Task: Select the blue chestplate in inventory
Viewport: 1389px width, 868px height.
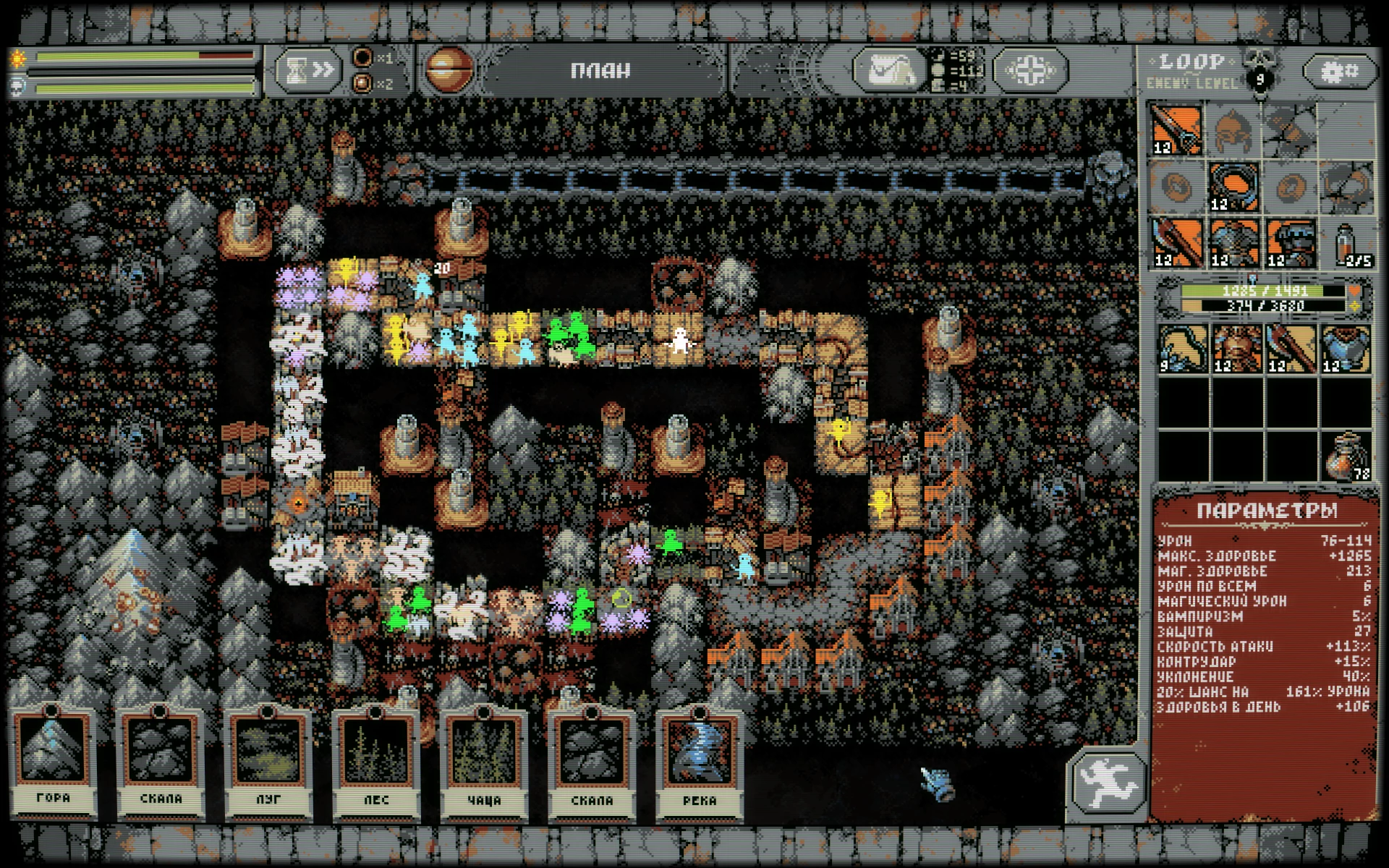Action: point(1346,348)
